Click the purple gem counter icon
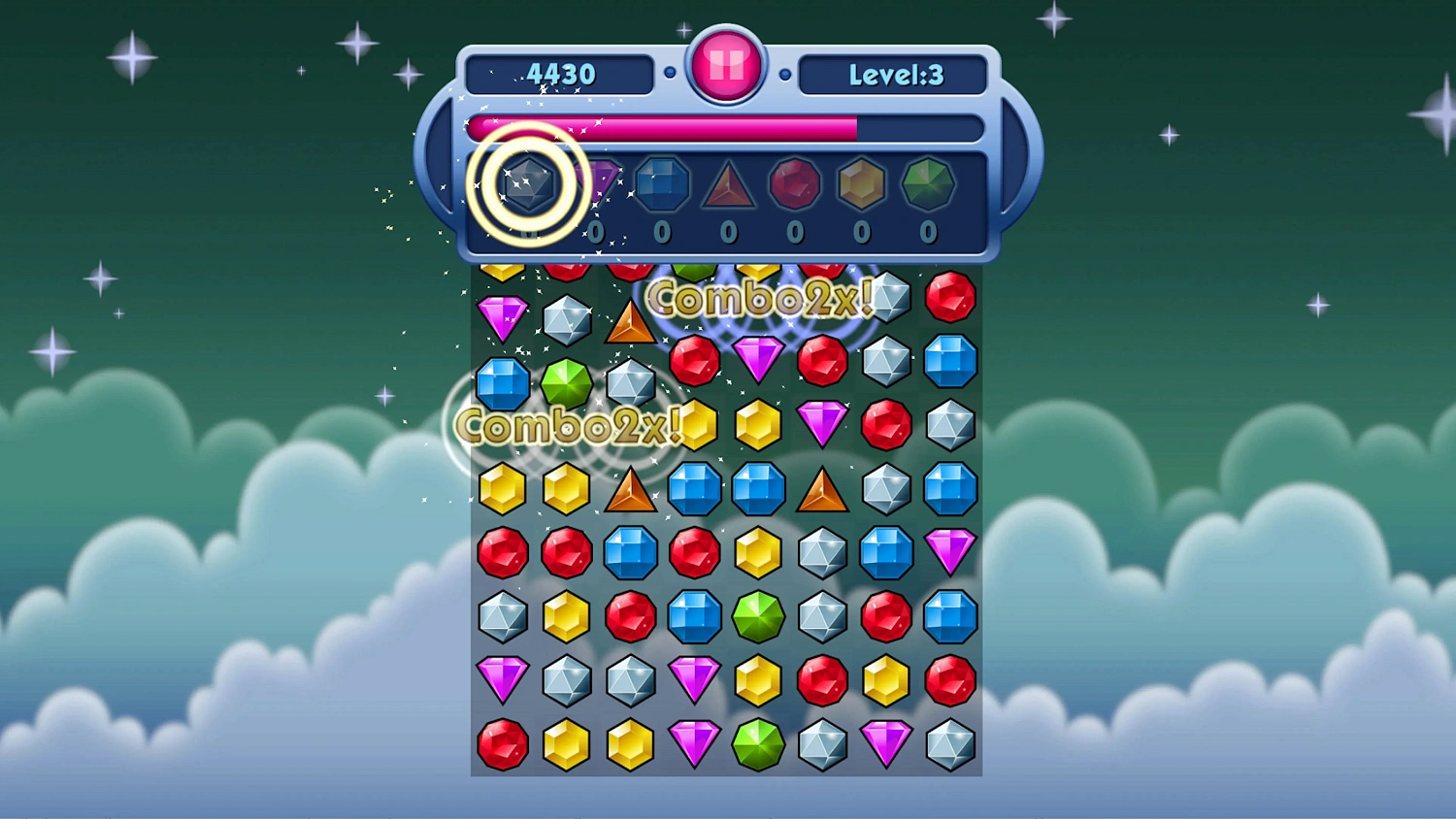 coord(597,180)
